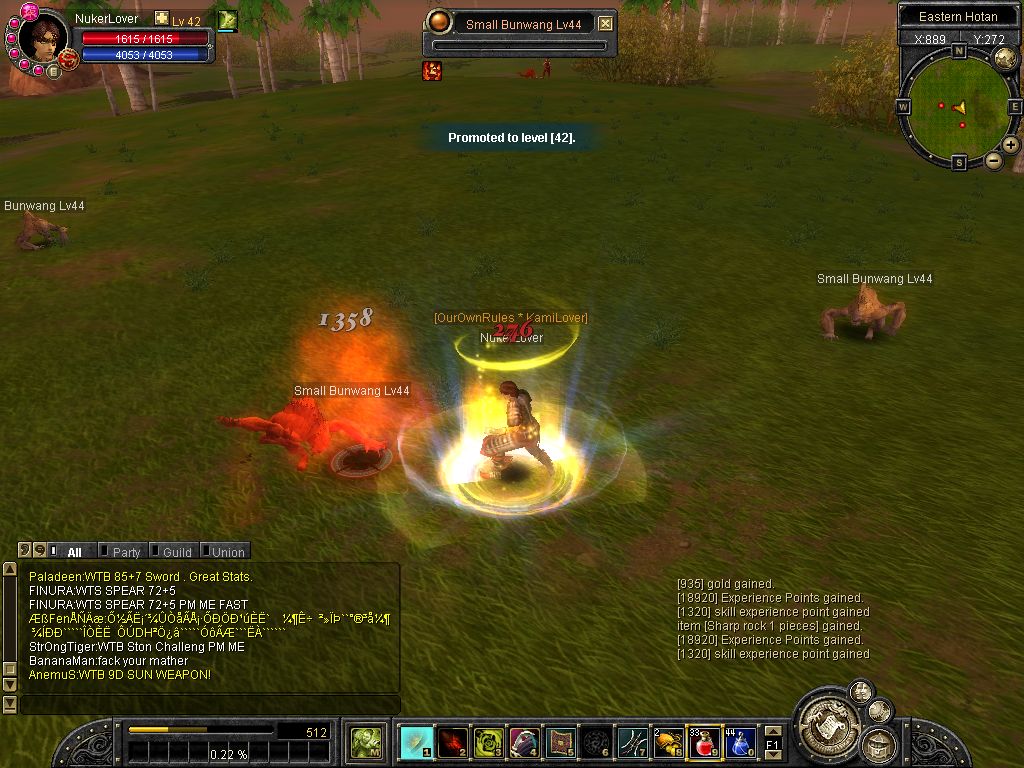1024x768 pixels.
Task: Use the red health potion in slot 9
Action: click(704, 742)
